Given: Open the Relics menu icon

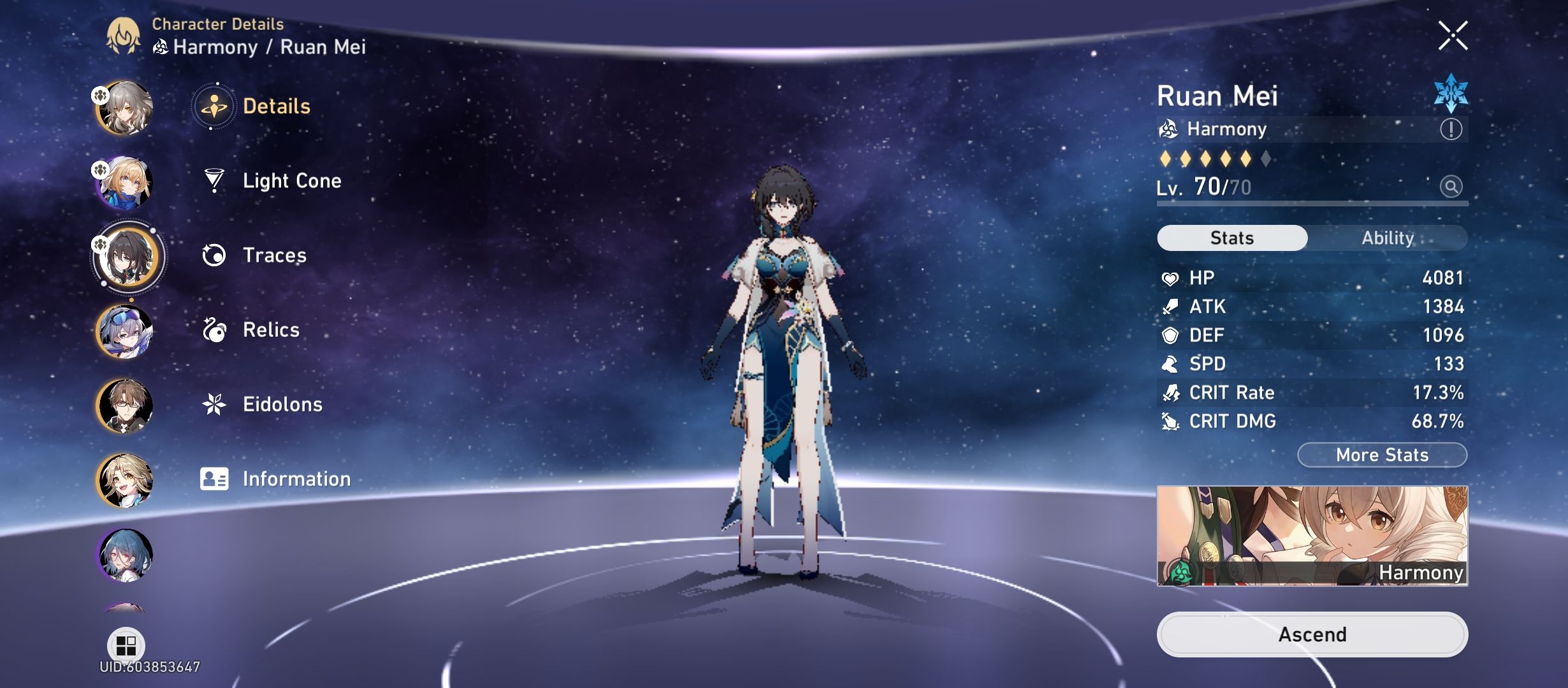Looking at the screenshot, I should (214, 329).
